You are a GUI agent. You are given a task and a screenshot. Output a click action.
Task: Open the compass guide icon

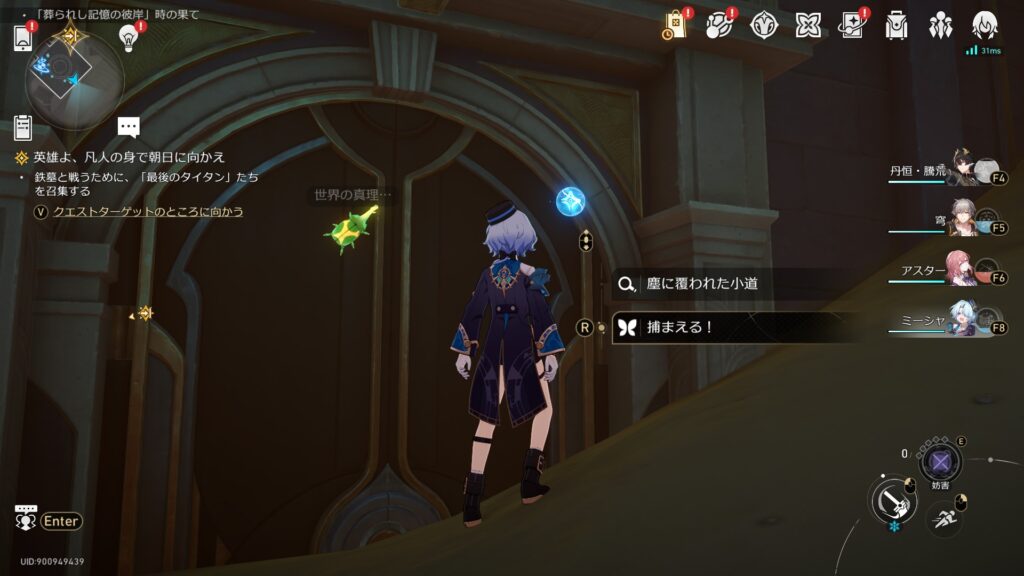(764, 26)
